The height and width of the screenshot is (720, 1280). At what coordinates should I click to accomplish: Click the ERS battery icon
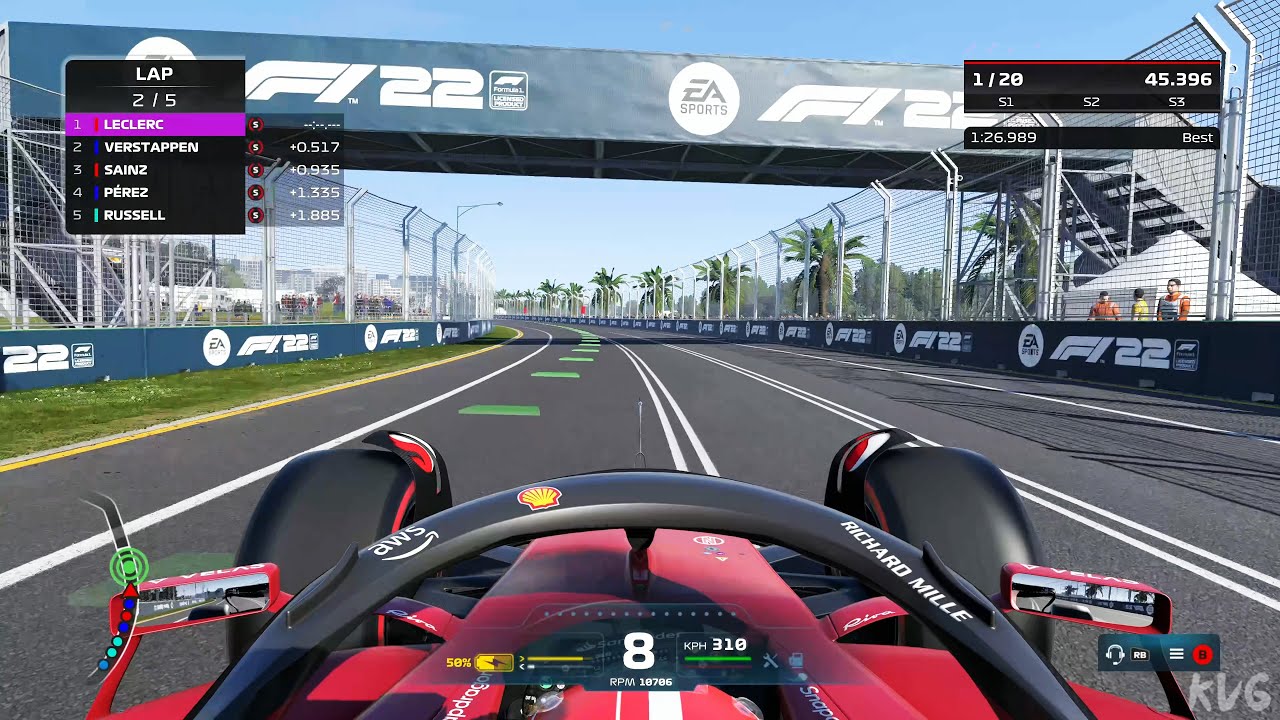pyautogui.click(x=495, y=662)
